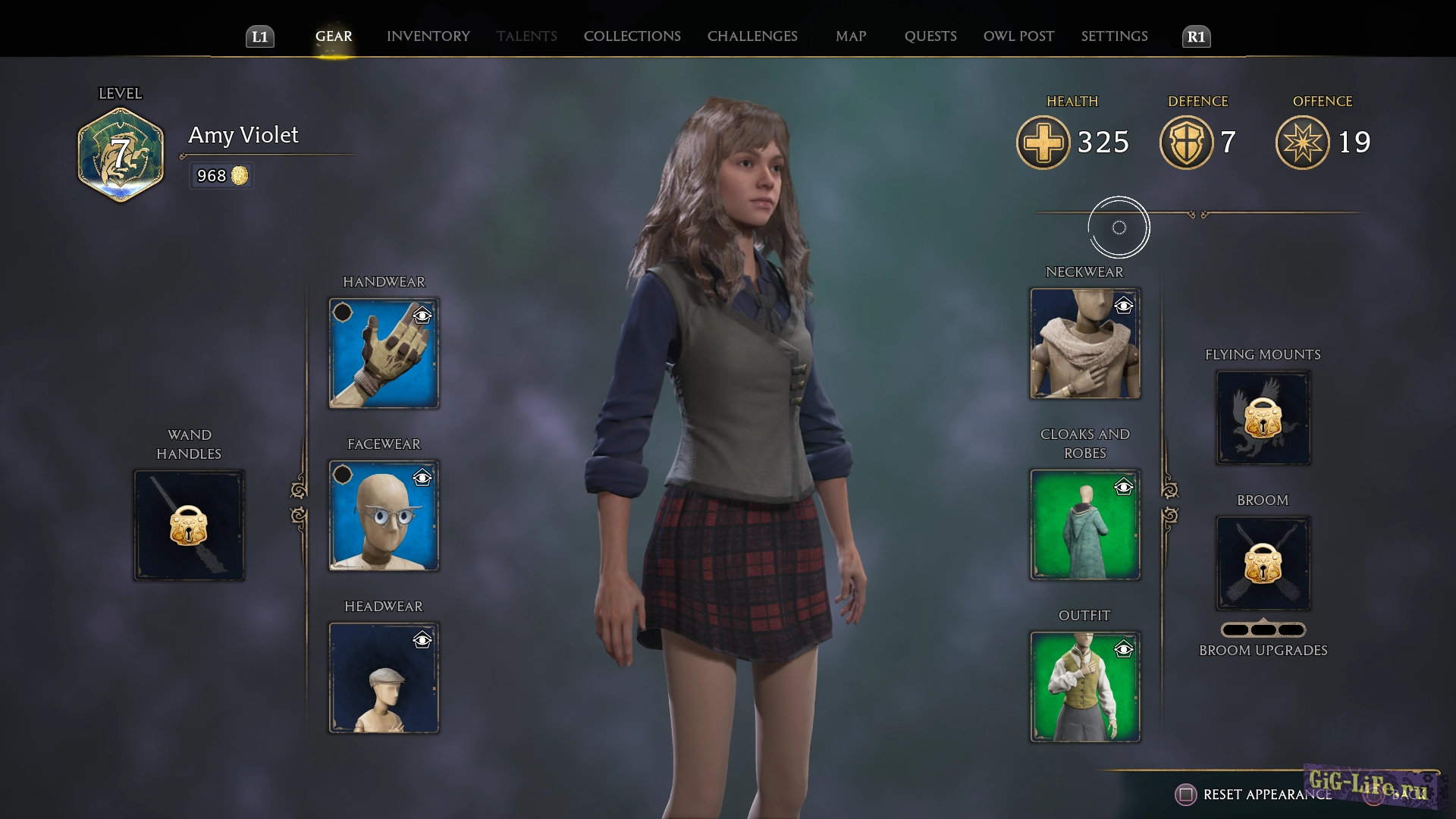Choose the Facewear glasses slot
The image size is (1456, 819).
384,516
